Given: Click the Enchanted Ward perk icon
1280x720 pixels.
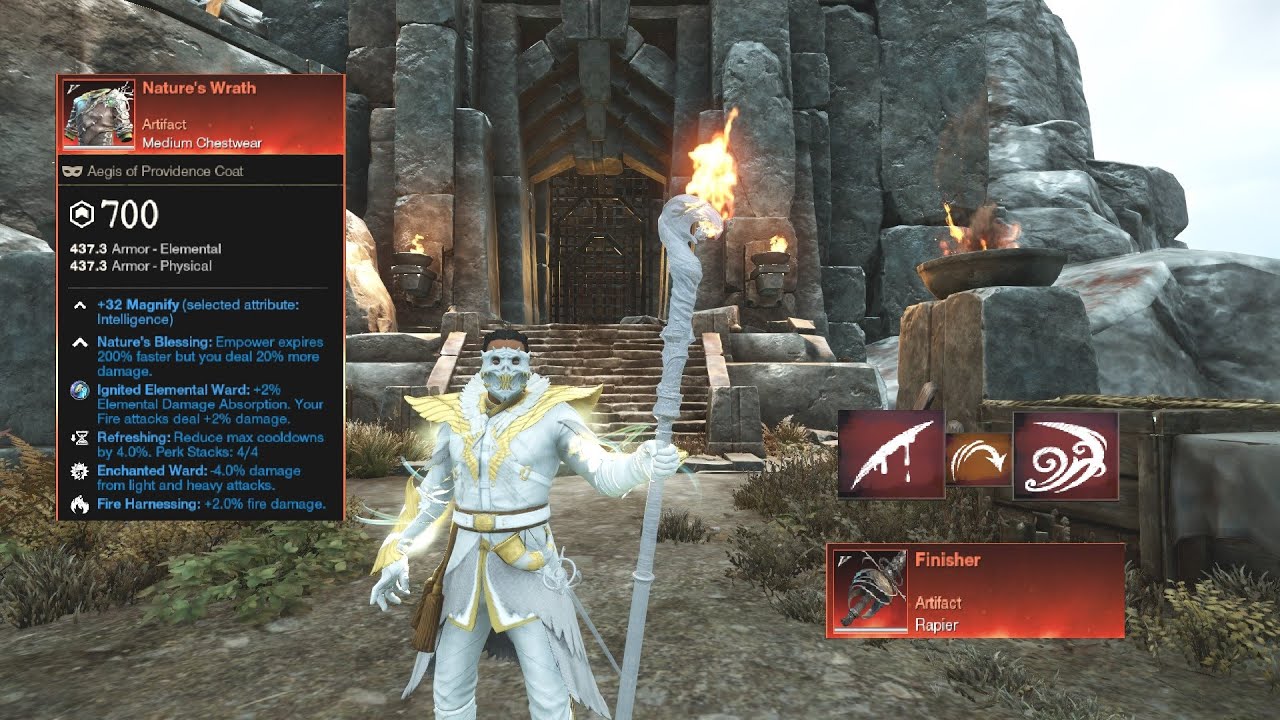Looking at the screenshot, I should coord(79,471).
